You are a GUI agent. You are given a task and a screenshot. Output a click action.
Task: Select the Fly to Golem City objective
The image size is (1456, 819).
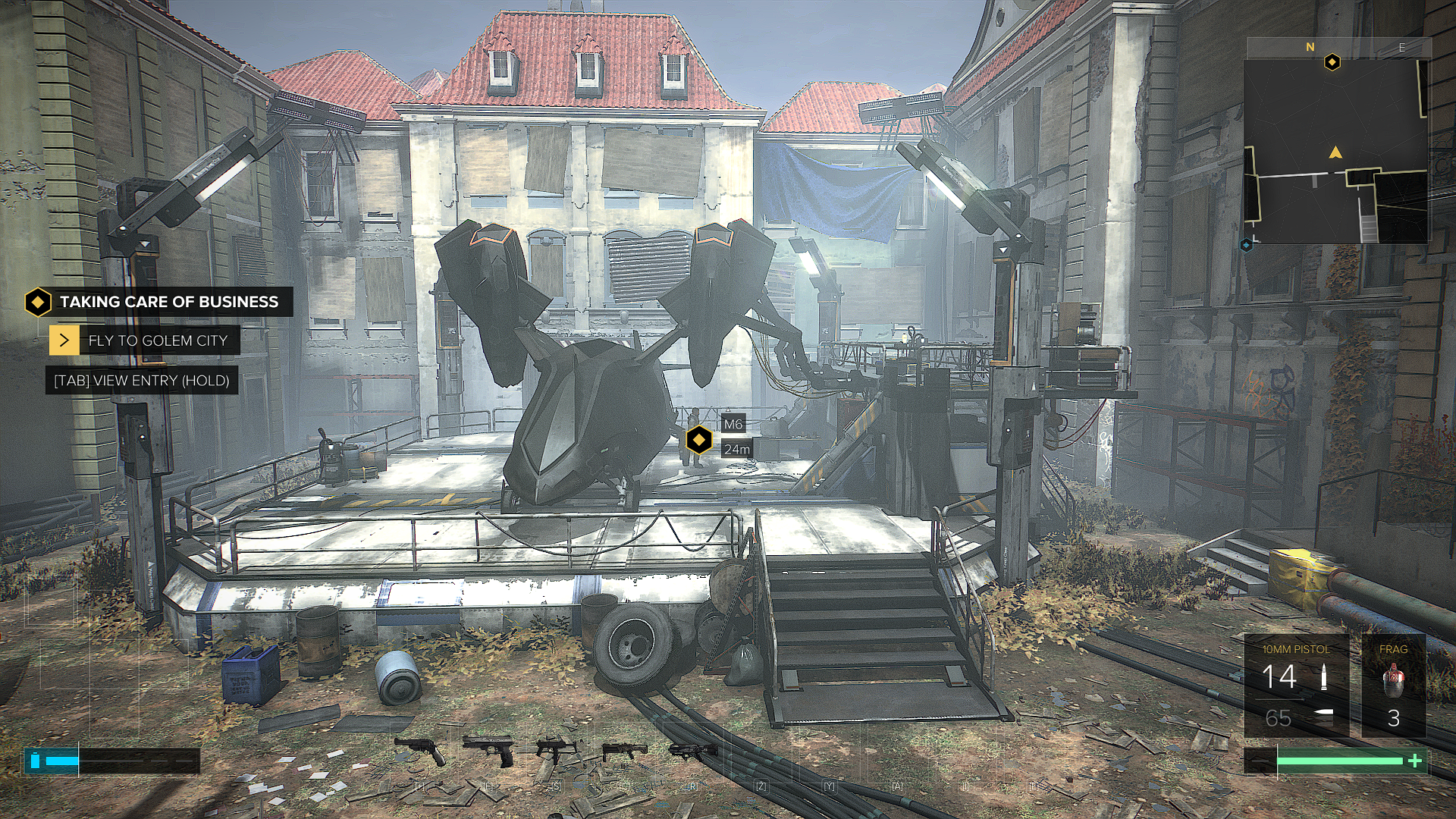tap(145, 340)
